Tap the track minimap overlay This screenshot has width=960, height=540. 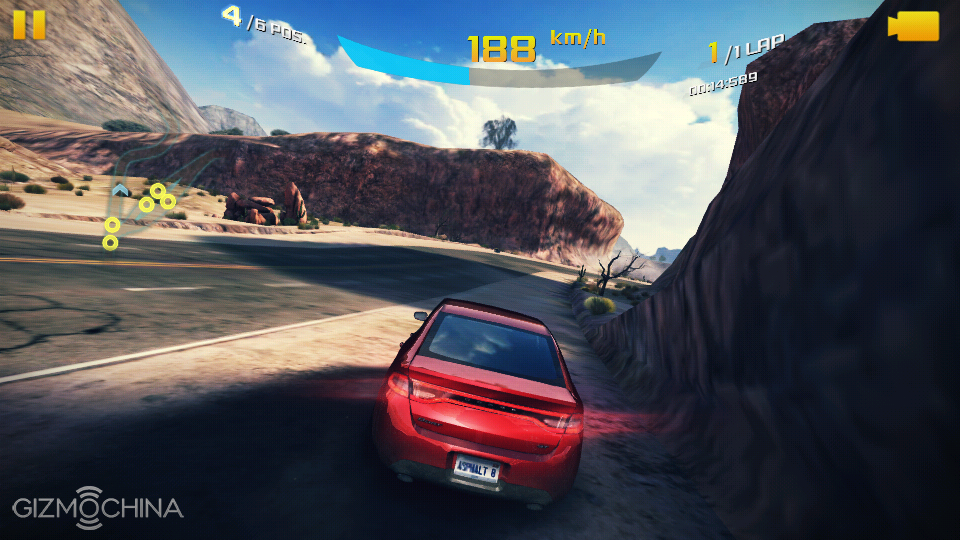[145, 205]
